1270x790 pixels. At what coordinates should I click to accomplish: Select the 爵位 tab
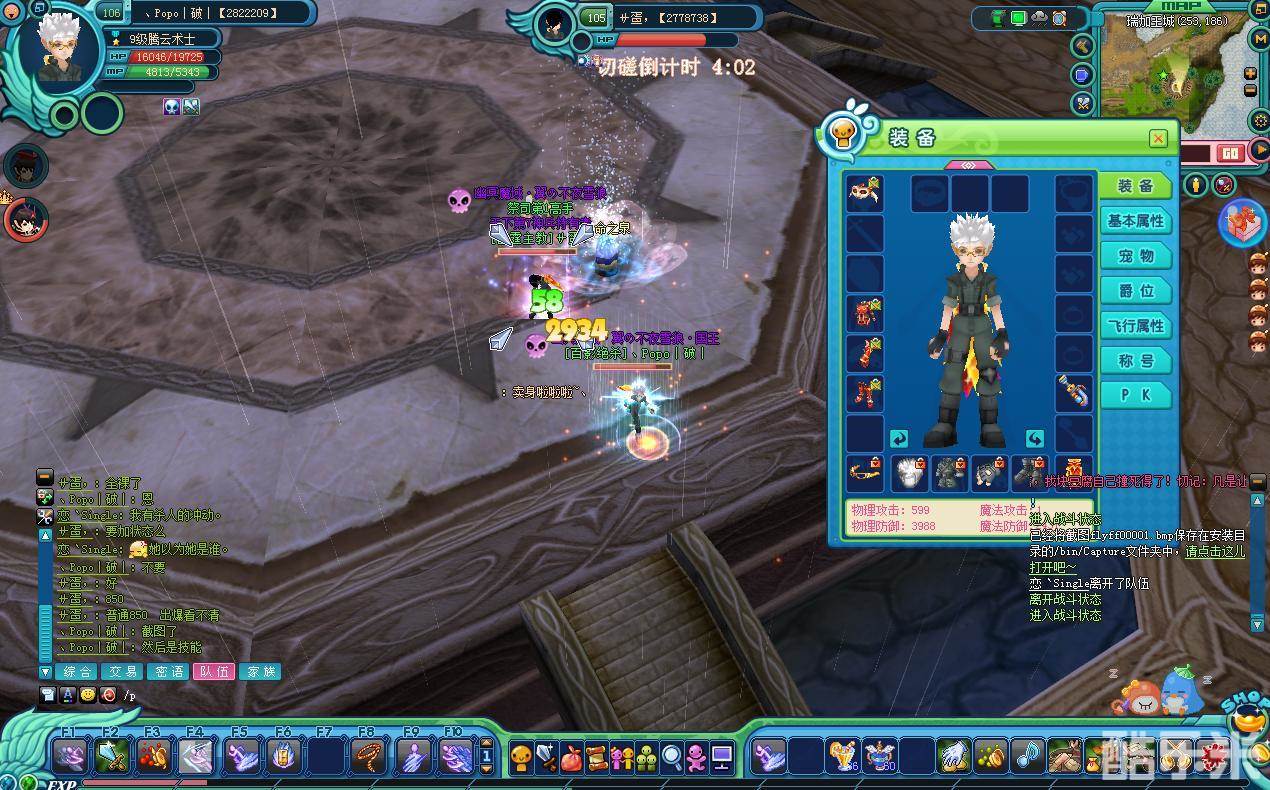(1135, 291)
